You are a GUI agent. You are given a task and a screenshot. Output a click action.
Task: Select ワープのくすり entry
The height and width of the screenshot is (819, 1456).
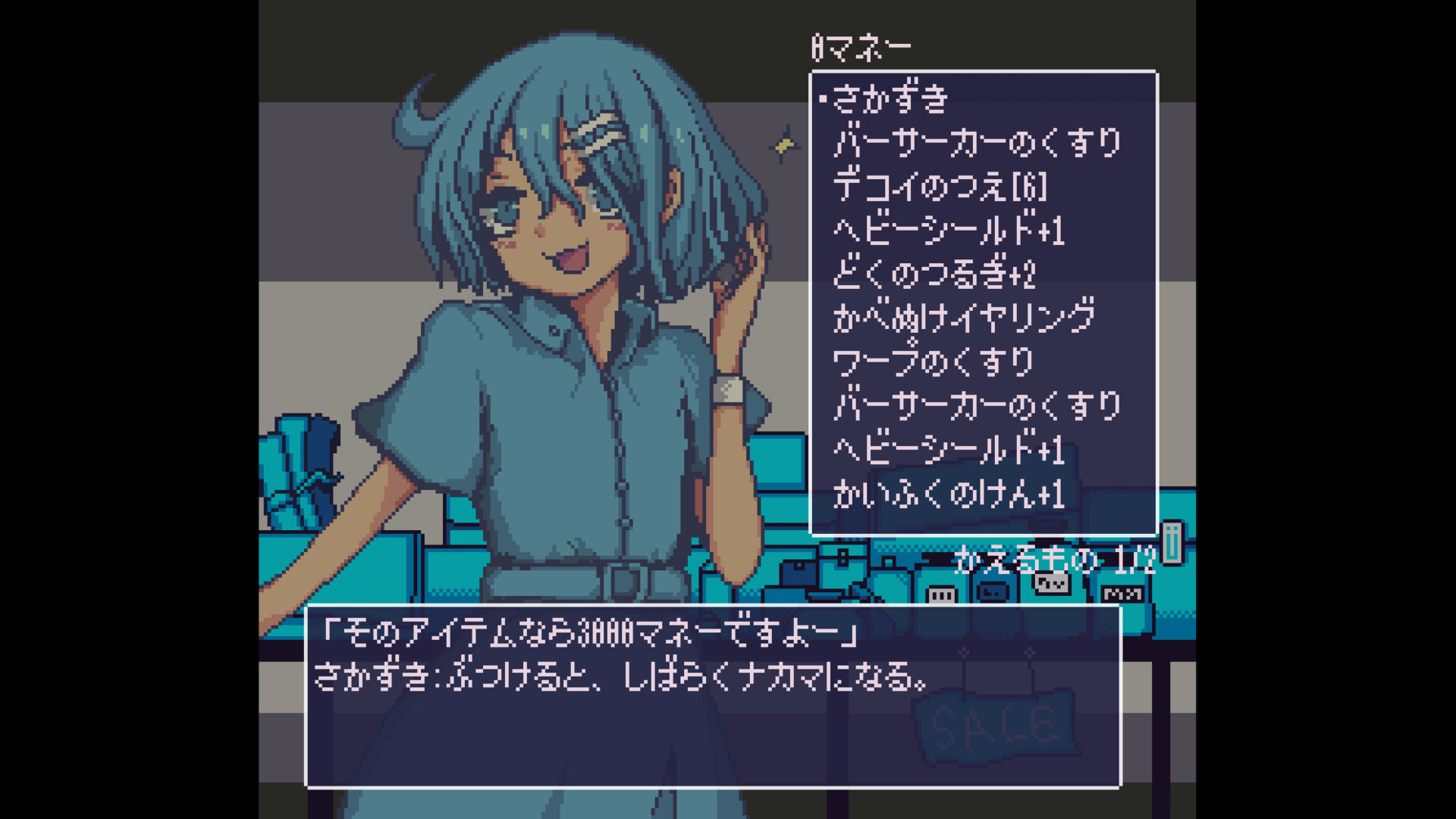[x=933, y=362]
